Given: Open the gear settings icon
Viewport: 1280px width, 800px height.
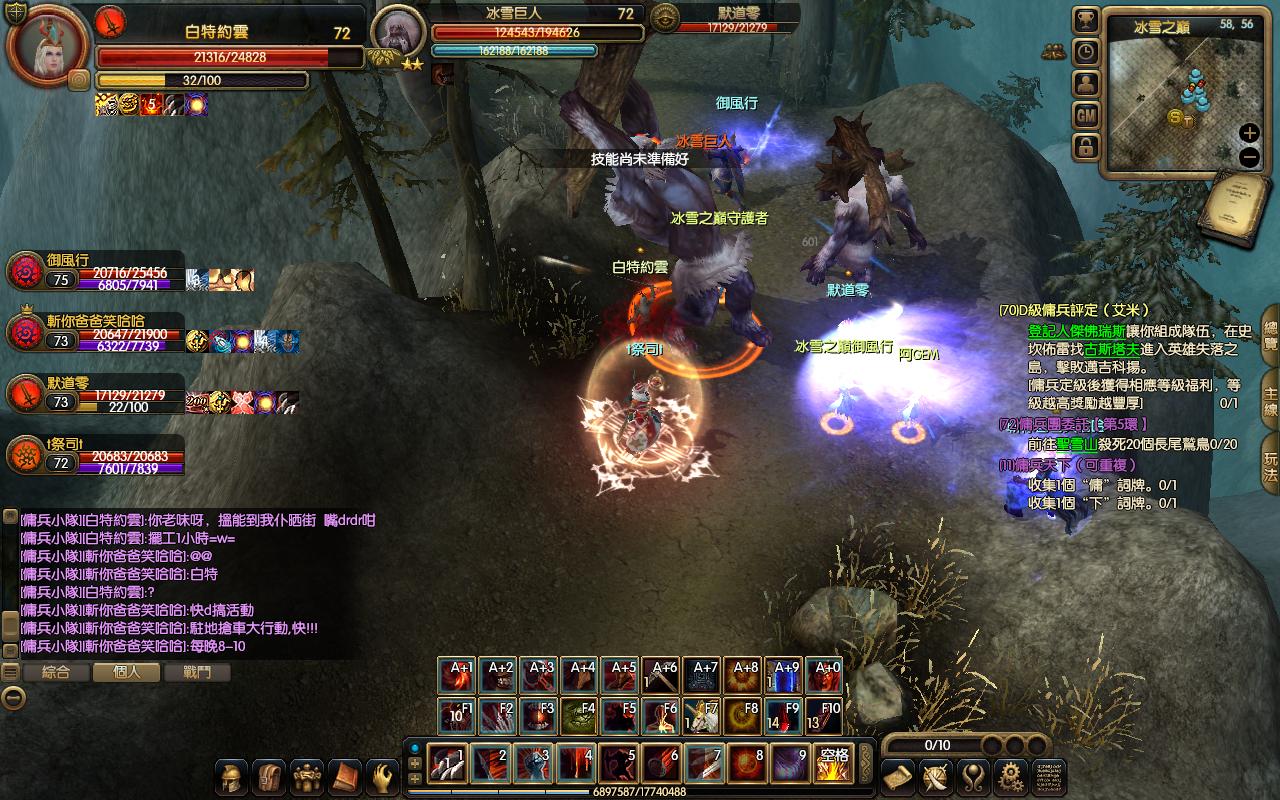Looking at the screenshot, I should pyautogui.click(x=1012, y=776).
